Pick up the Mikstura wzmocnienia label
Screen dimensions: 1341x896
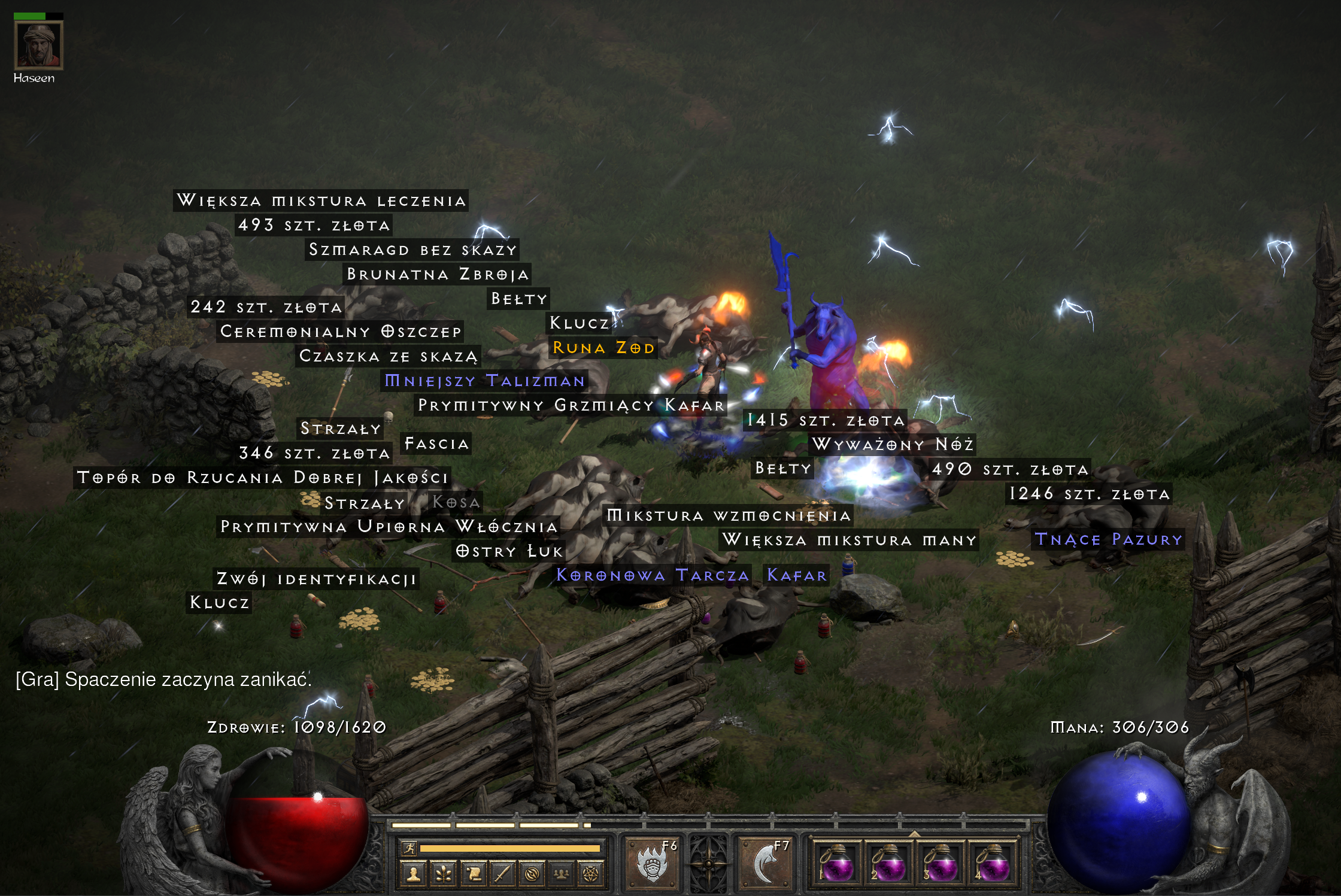pos(728,515)
